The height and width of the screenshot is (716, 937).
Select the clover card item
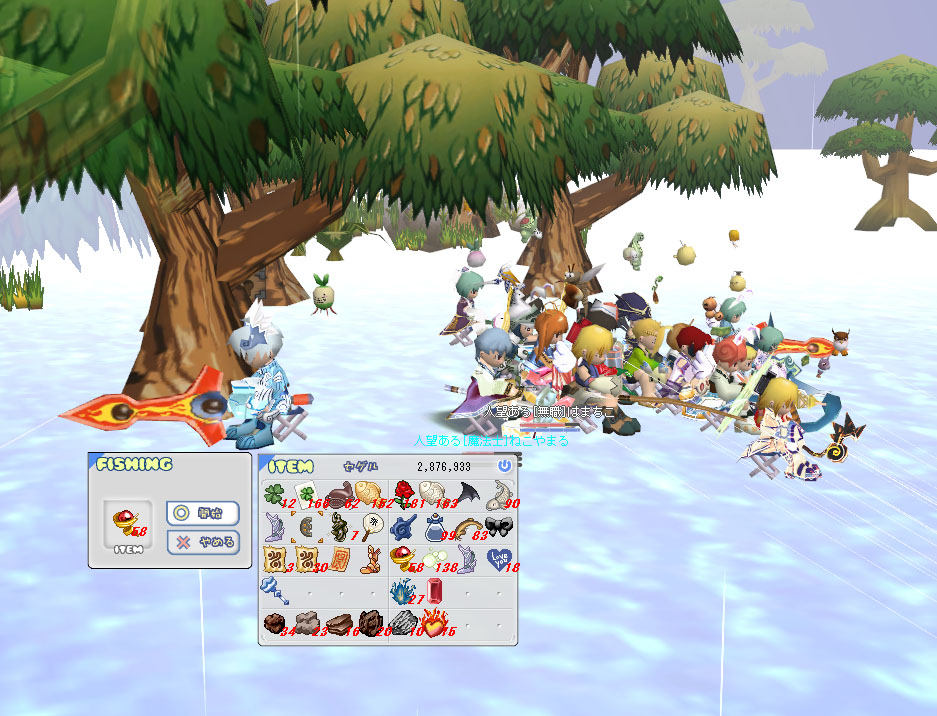pyautogui.click(x=306, y=492)
